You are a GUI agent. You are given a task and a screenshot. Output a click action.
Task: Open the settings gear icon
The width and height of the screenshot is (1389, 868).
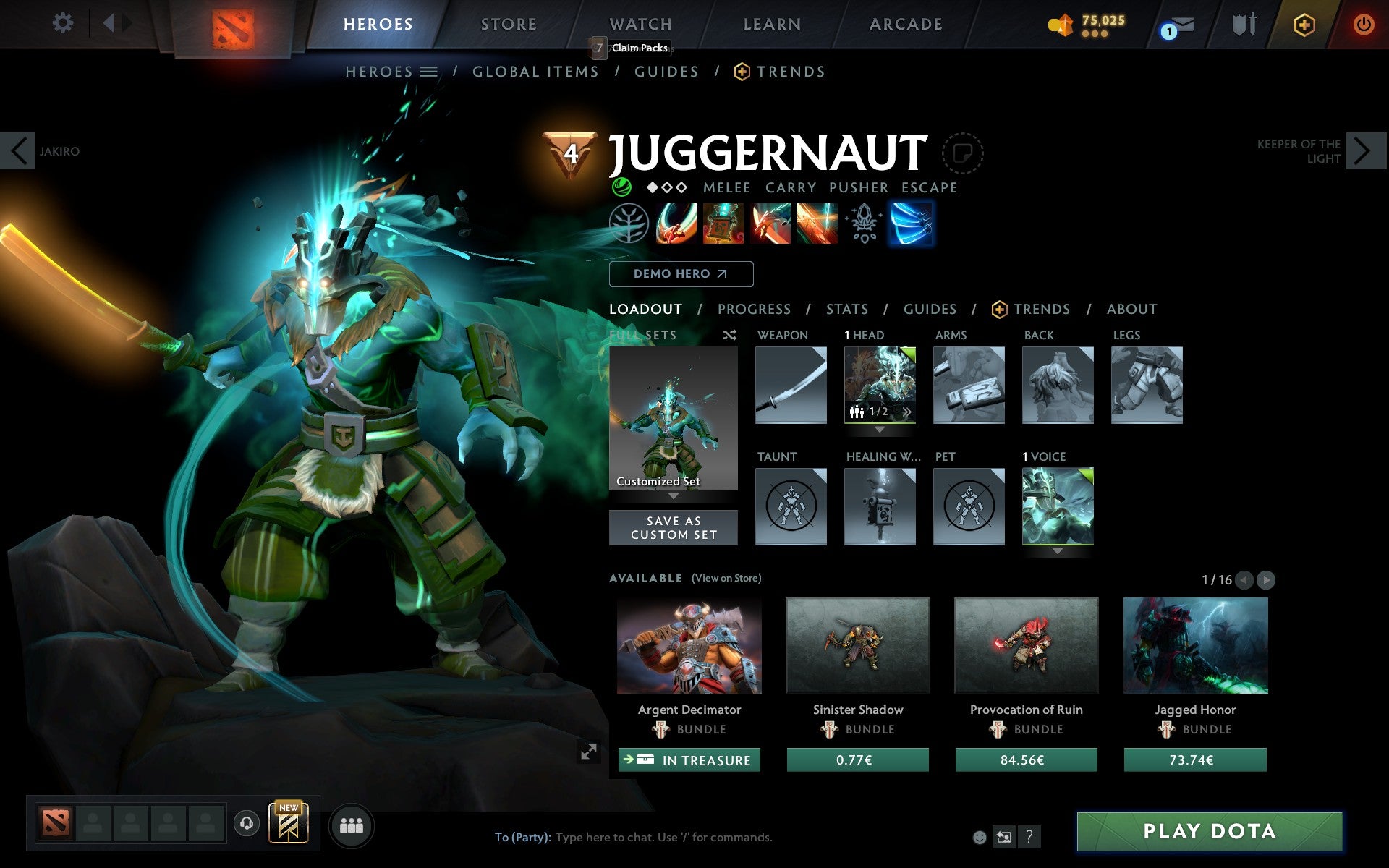64,24
